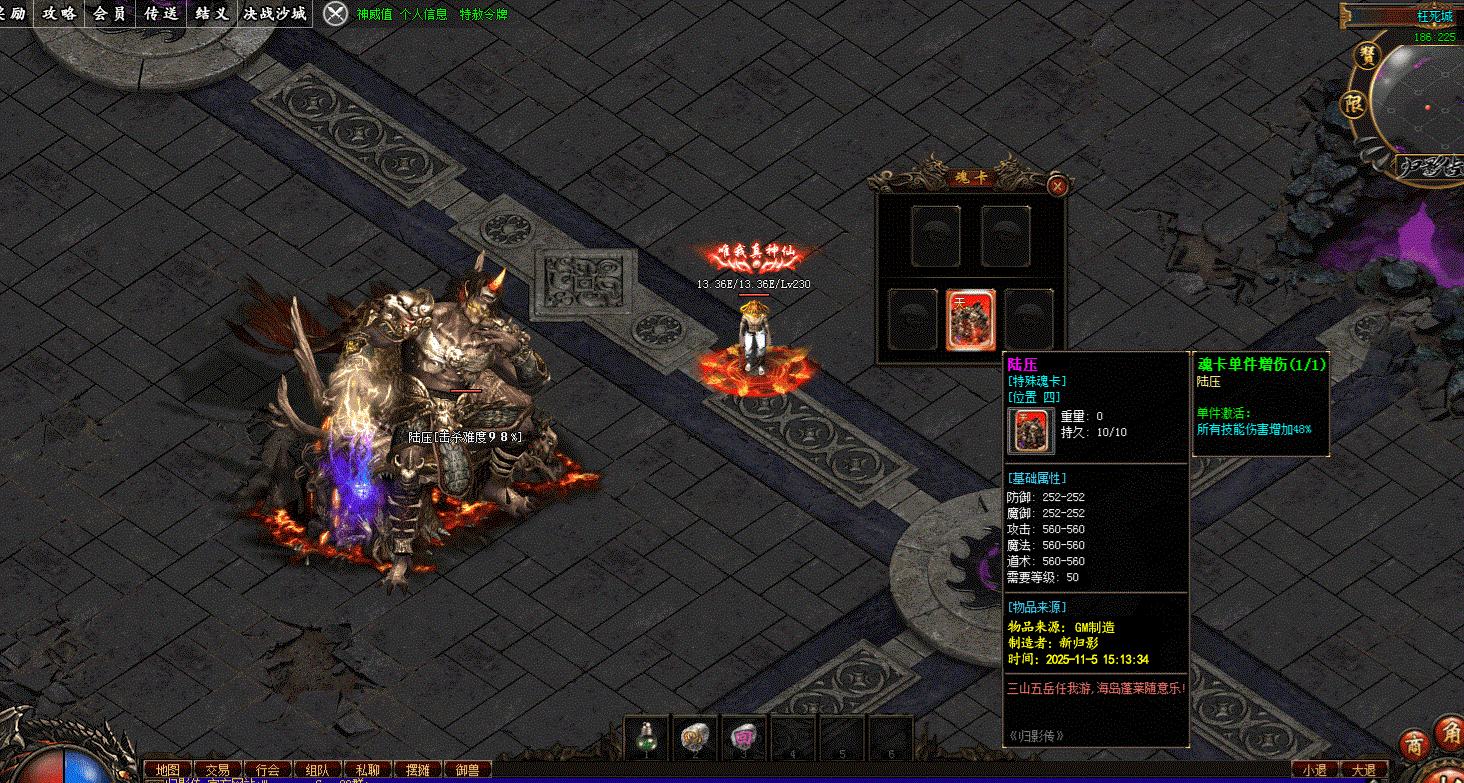Show the 神威值 info link
Image resolution: width=1464 pixels, height=783 pixels.
(375, 15)
